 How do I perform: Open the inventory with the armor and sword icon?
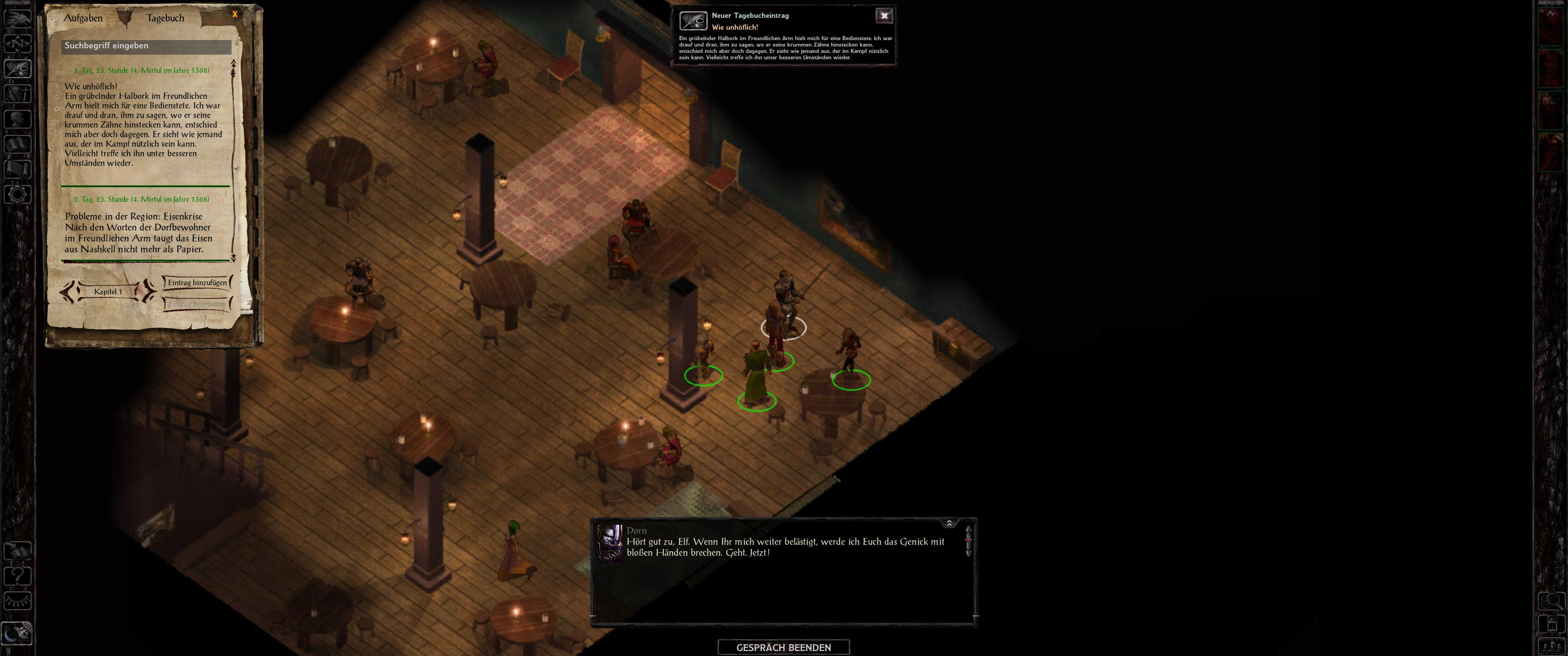coord(18,94)
